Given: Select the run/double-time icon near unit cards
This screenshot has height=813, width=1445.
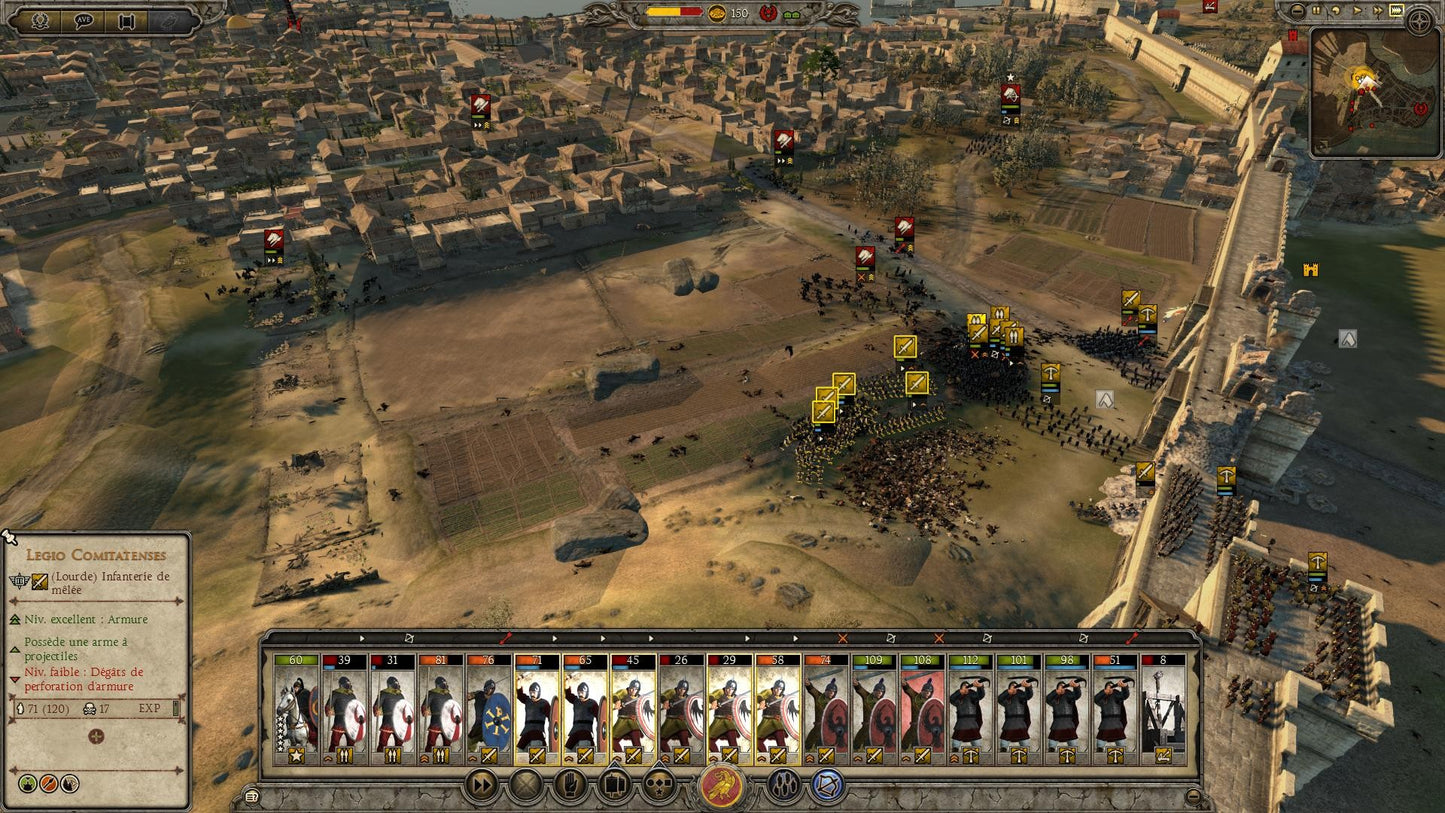Looking at the screenshot, I should click(x=480, y=787).
